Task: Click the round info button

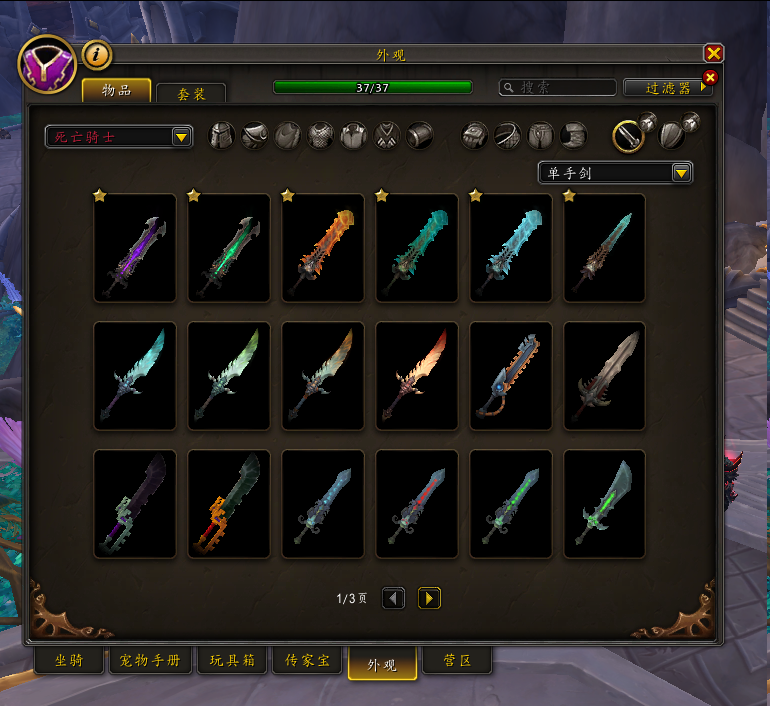Action: [x=97, y=54]
